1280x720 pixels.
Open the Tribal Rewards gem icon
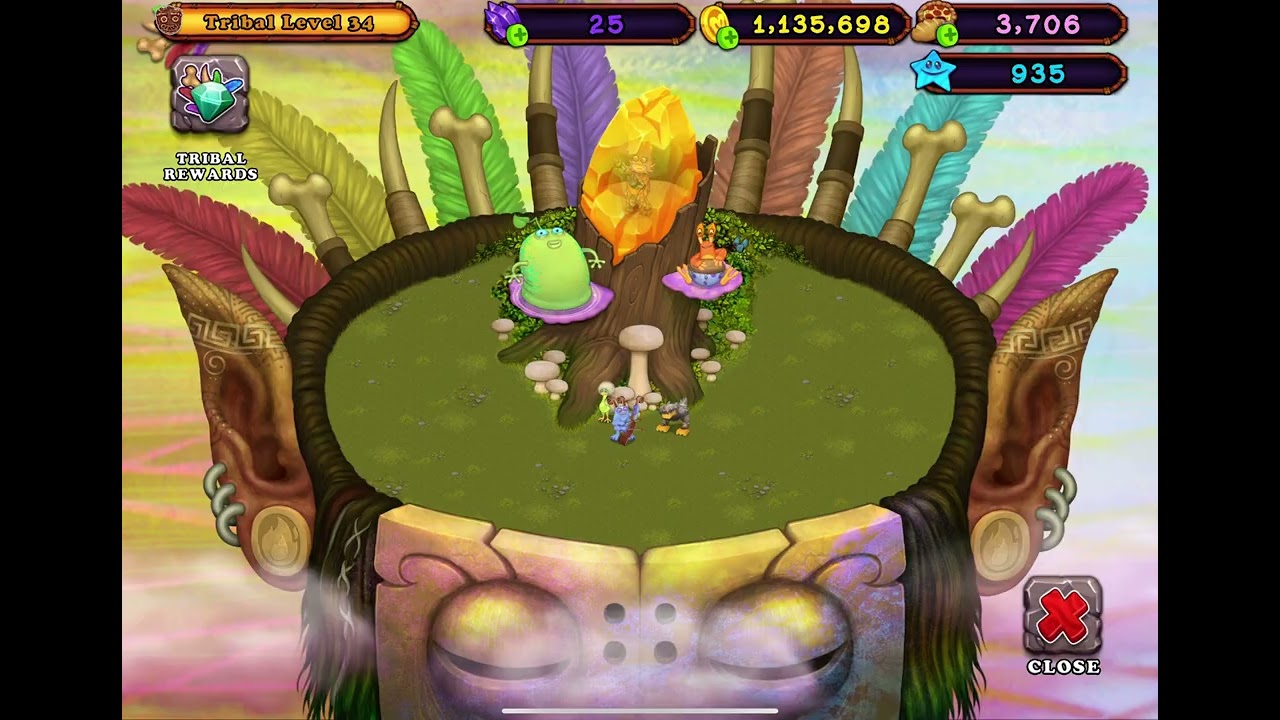tap(209, 95)
